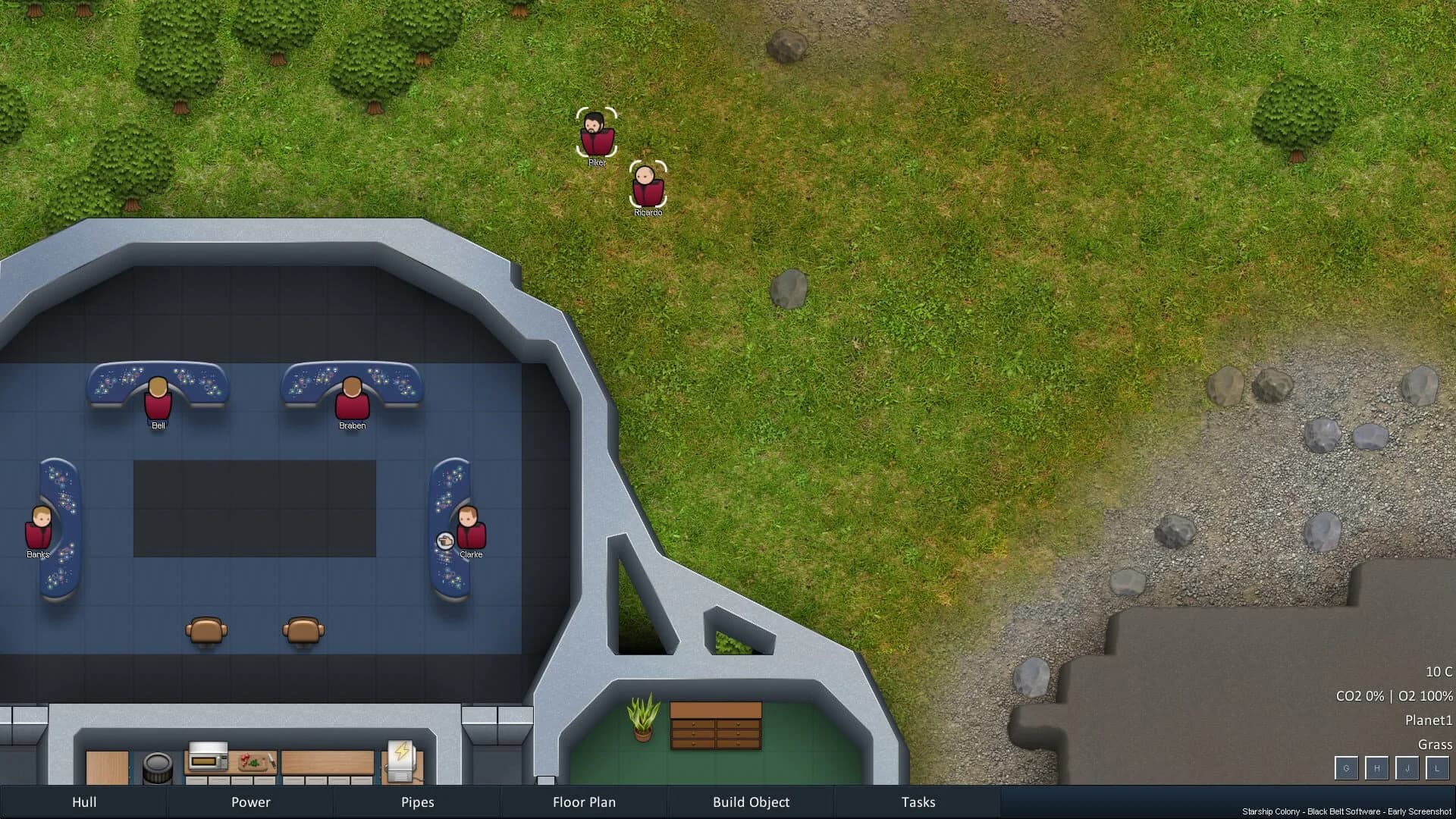This screenshot has height=819, width=1456.
Task: Select crew member Ricardo on the grass
Action: pyautogui.click(x=648, y=187)
